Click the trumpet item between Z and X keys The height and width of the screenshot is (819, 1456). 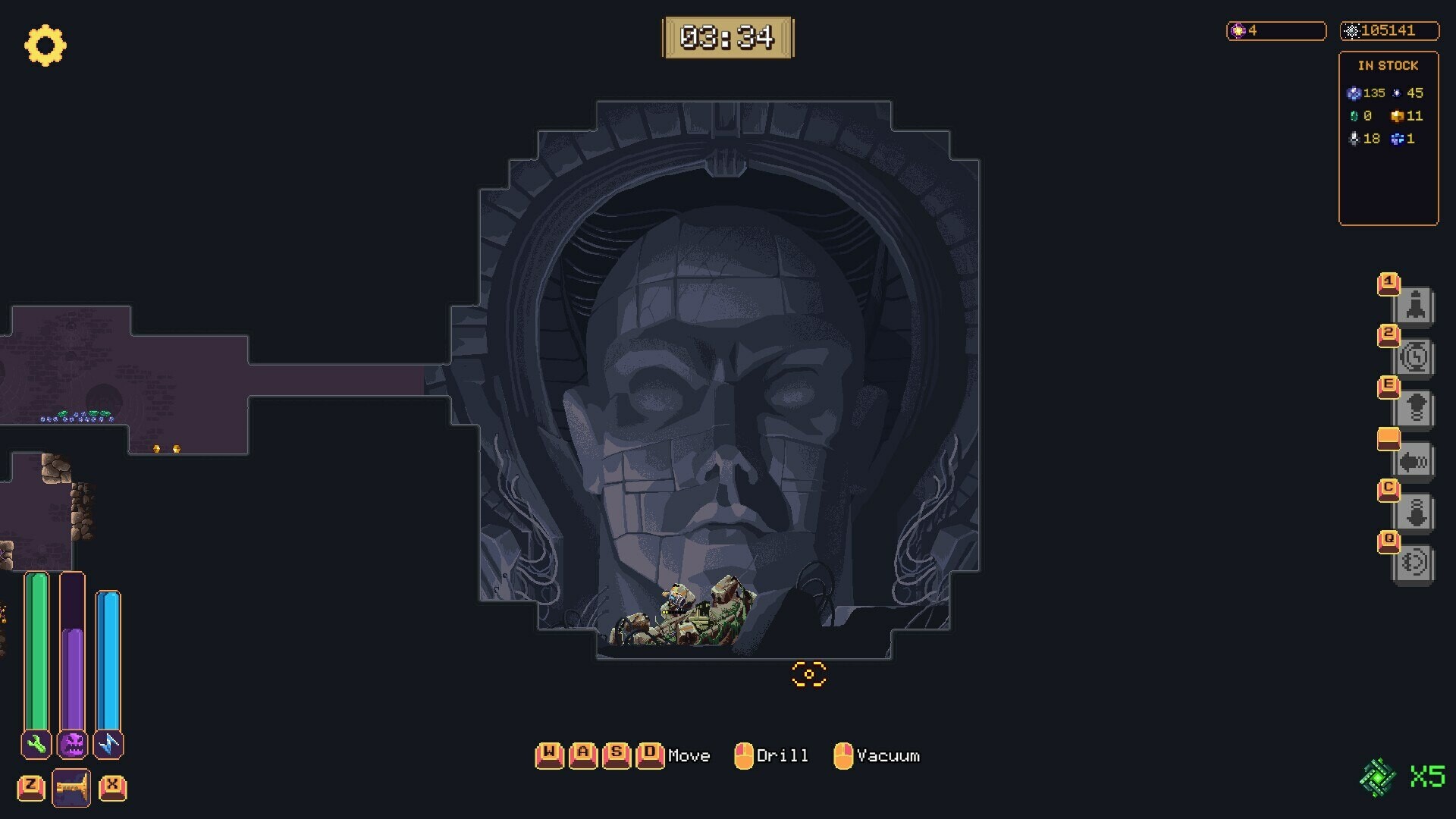(71, 787)
